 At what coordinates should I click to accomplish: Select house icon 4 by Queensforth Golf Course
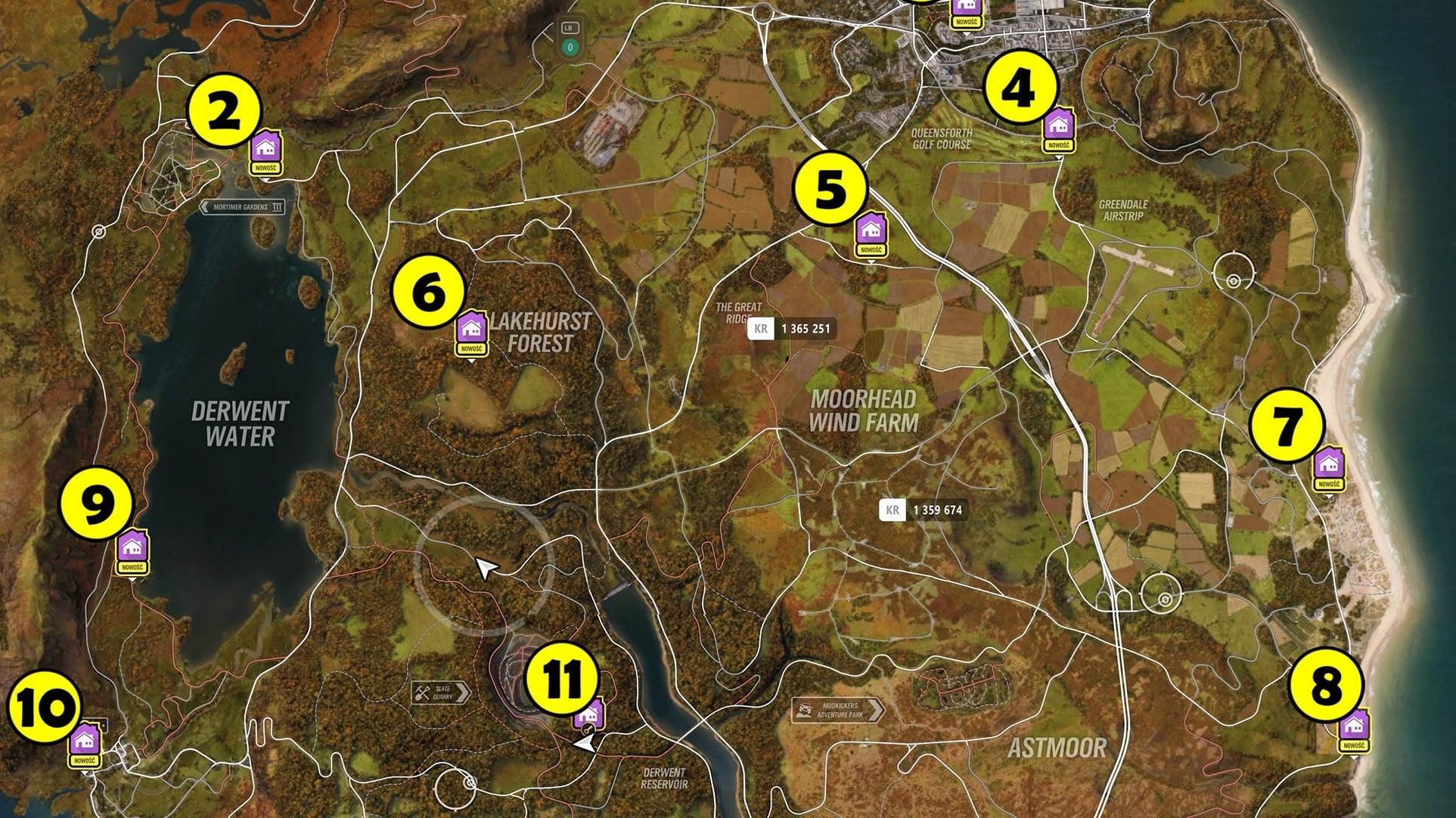(1060, 125)
